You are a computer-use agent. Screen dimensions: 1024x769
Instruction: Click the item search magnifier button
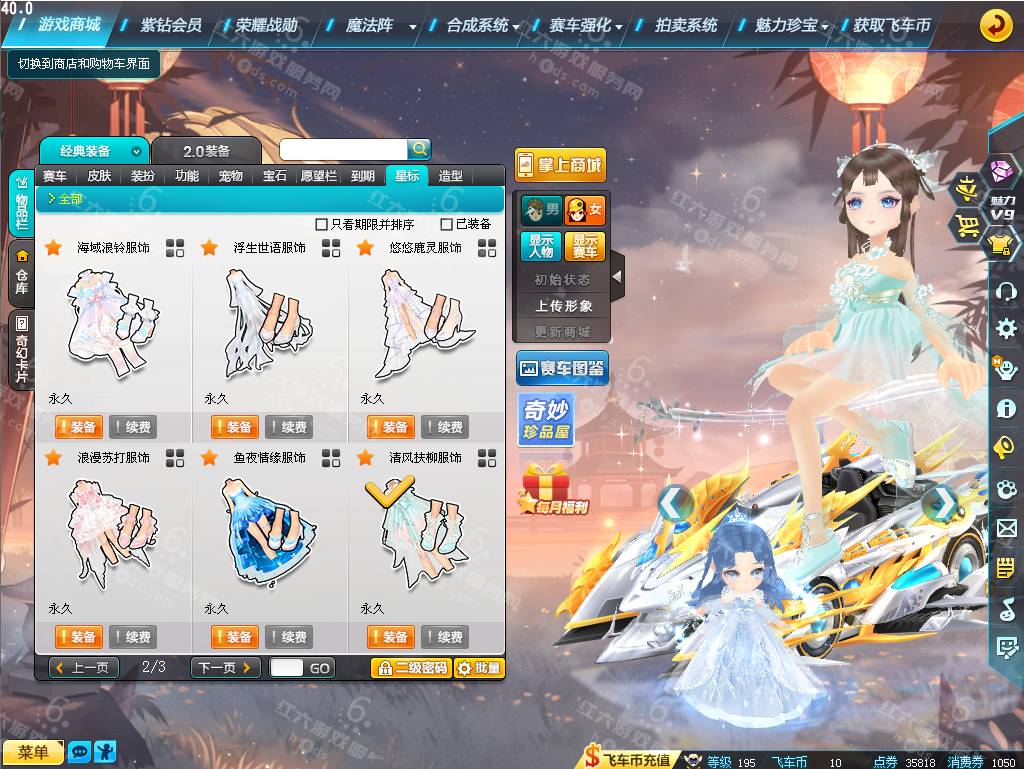[419, 149]
